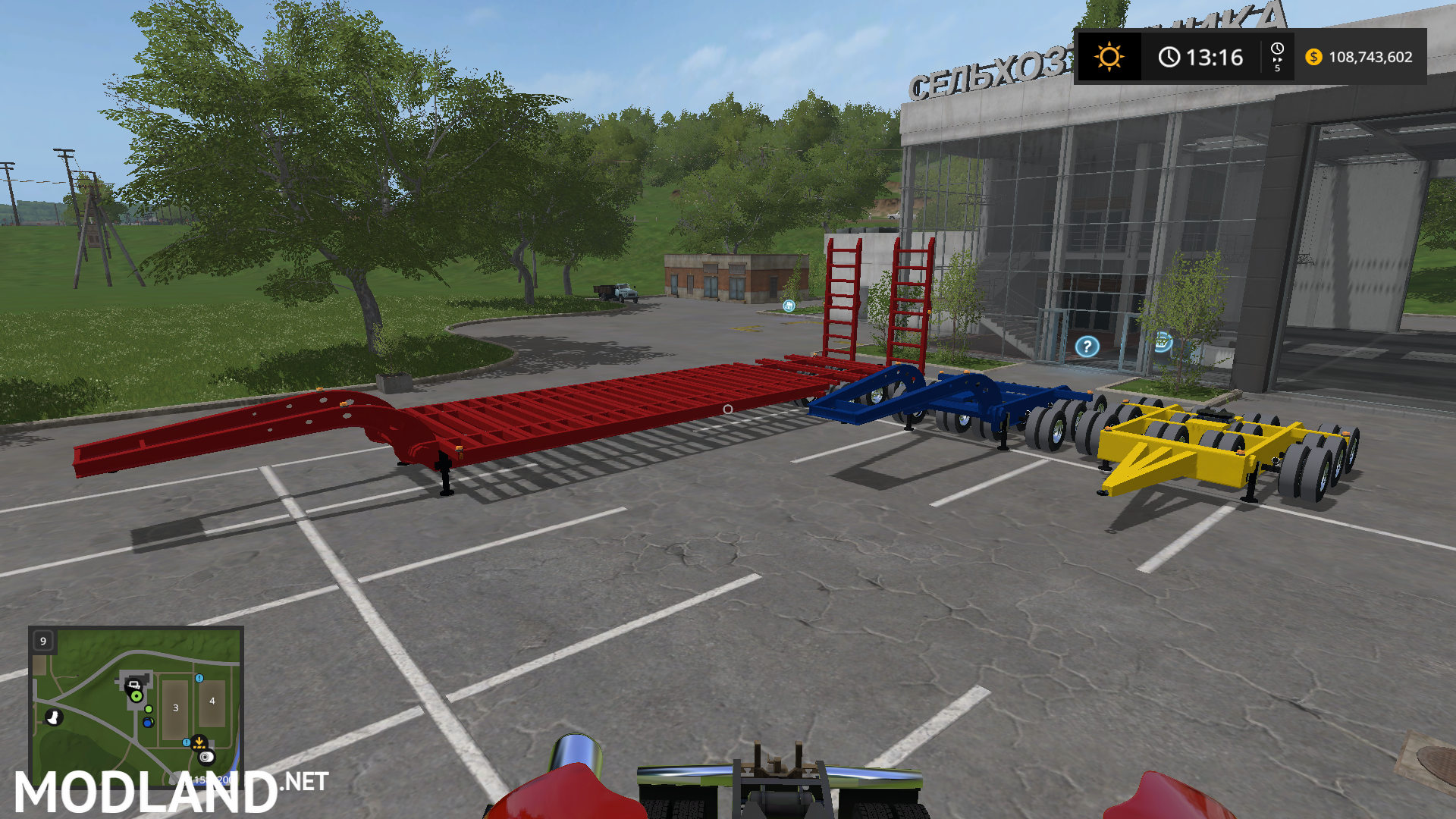Click the field 9 label on the minimap

coord(43,641)
